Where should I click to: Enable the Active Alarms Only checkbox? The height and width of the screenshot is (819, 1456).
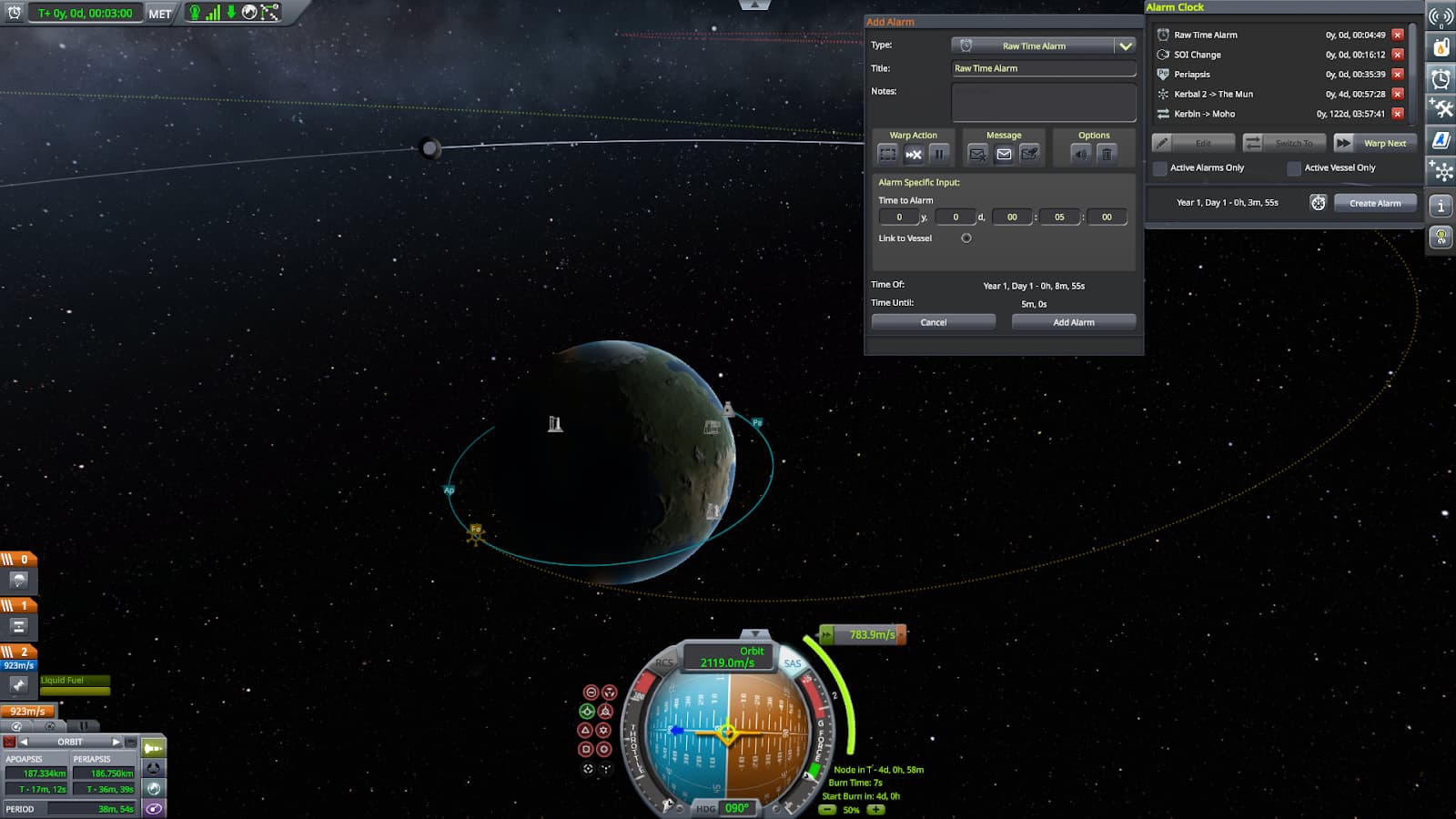click(1160, 168)
